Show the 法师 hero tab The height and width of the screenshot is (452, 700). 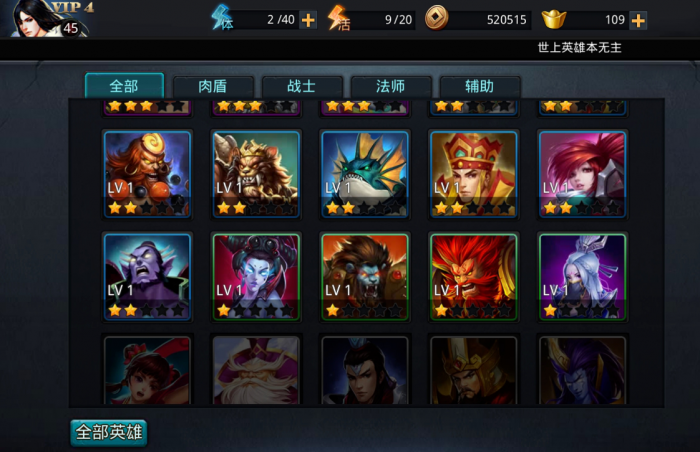click(391, 87)
